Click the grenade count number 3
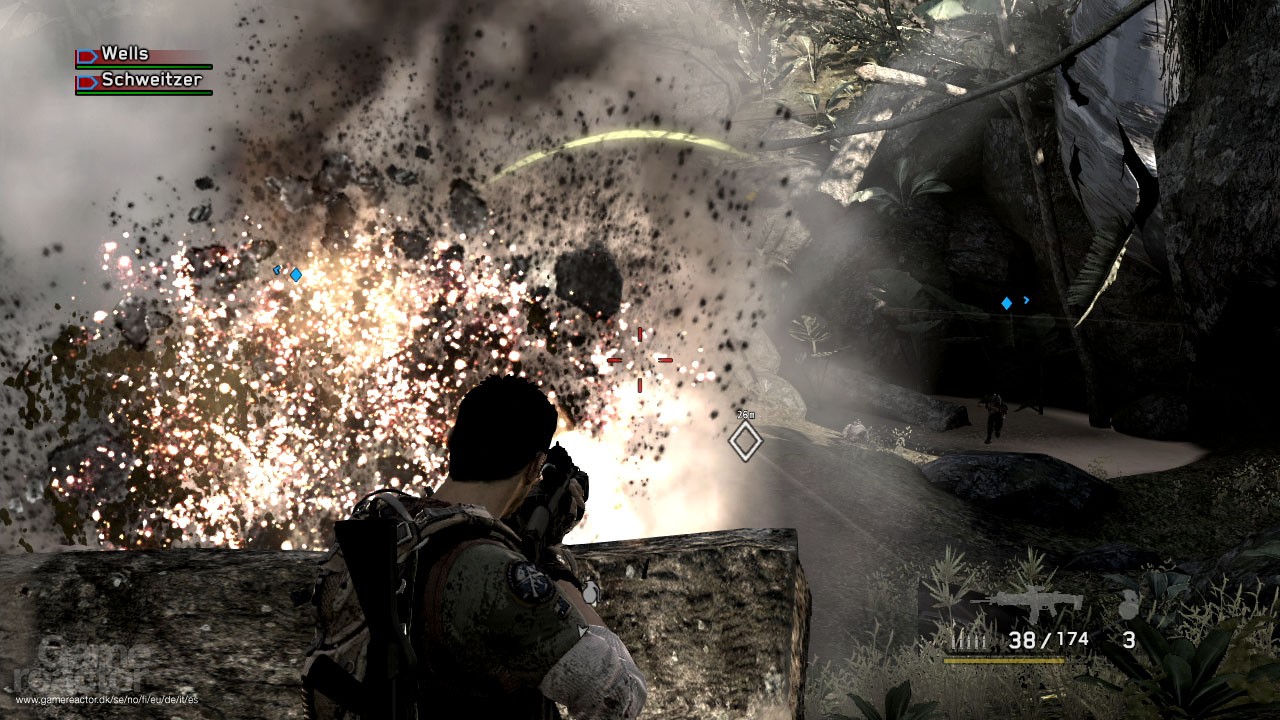This screenshot has width=1280, height=720. point(1130,638)
